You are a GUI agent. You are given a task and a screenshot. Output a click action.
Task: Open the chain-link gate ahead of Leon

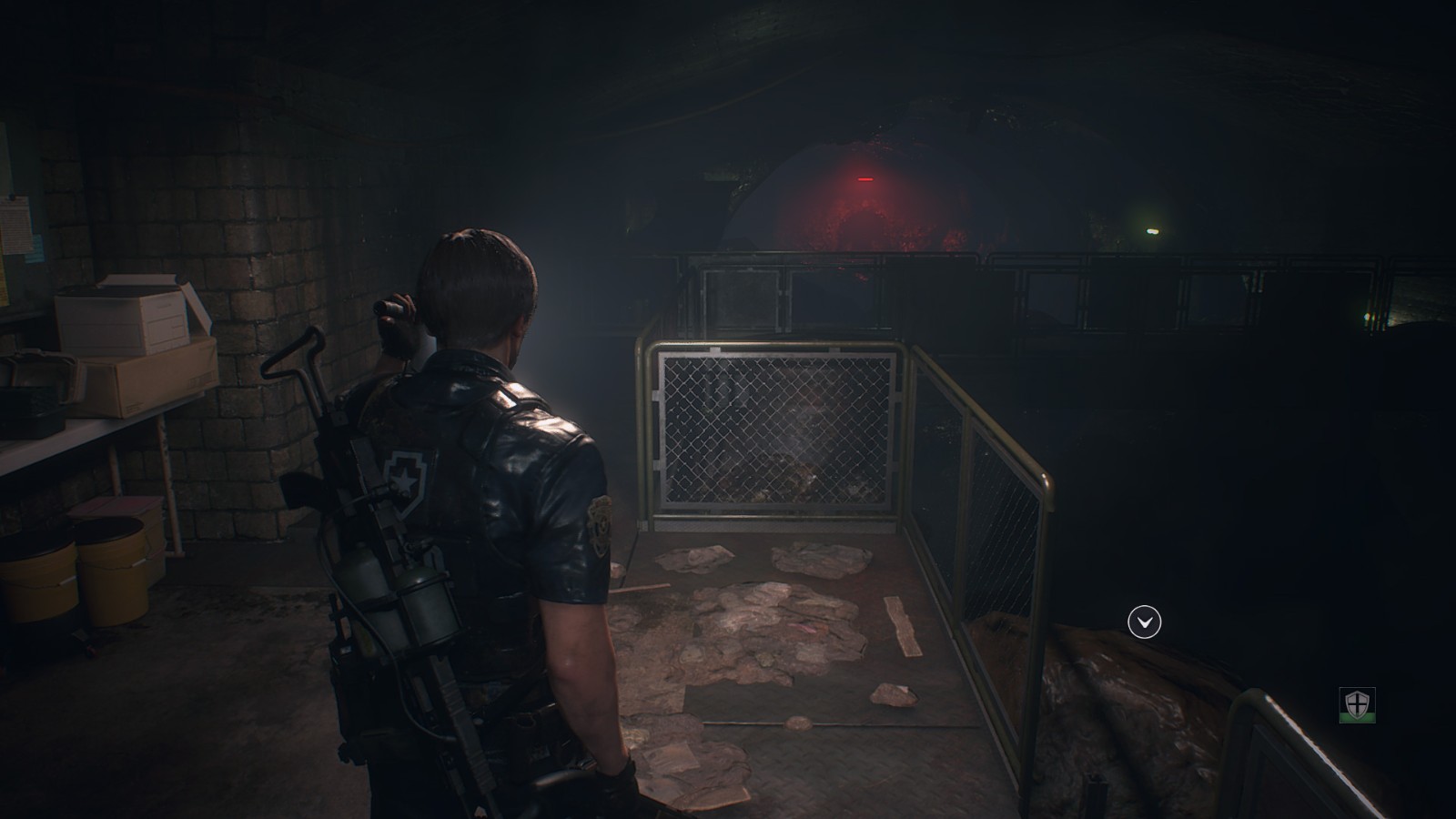tap(778, 428)
